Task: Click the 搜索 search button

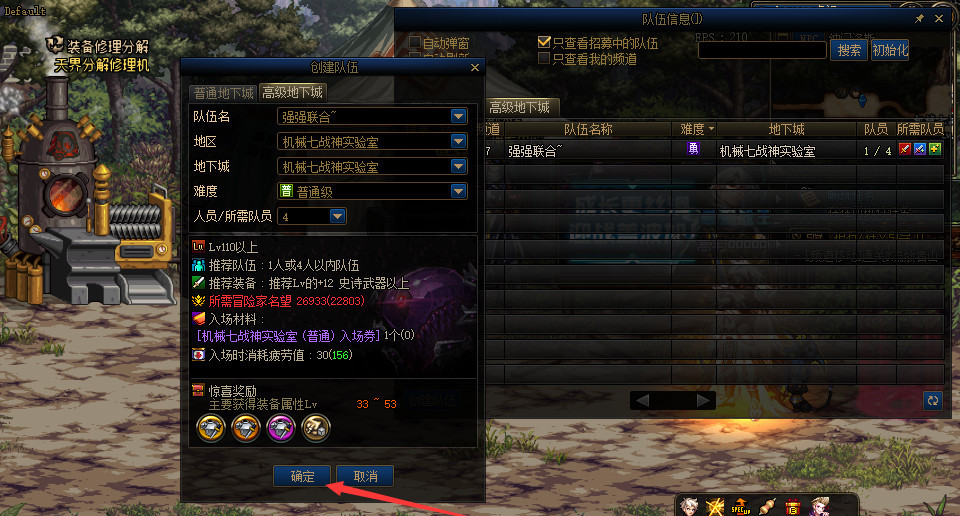Action: pos(849,50)
